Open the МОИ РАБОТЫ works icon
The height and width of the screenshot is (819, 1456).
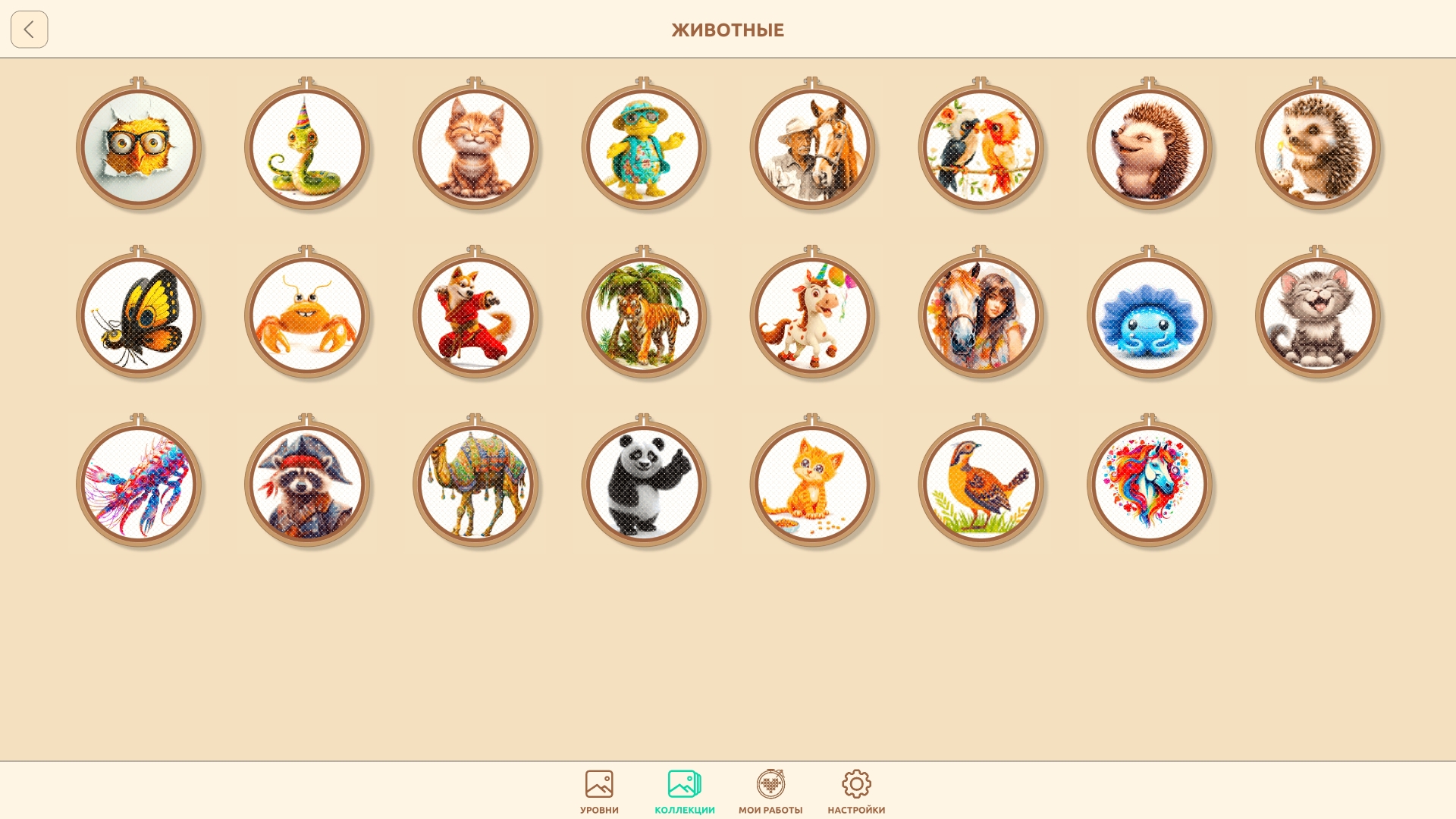771,789
